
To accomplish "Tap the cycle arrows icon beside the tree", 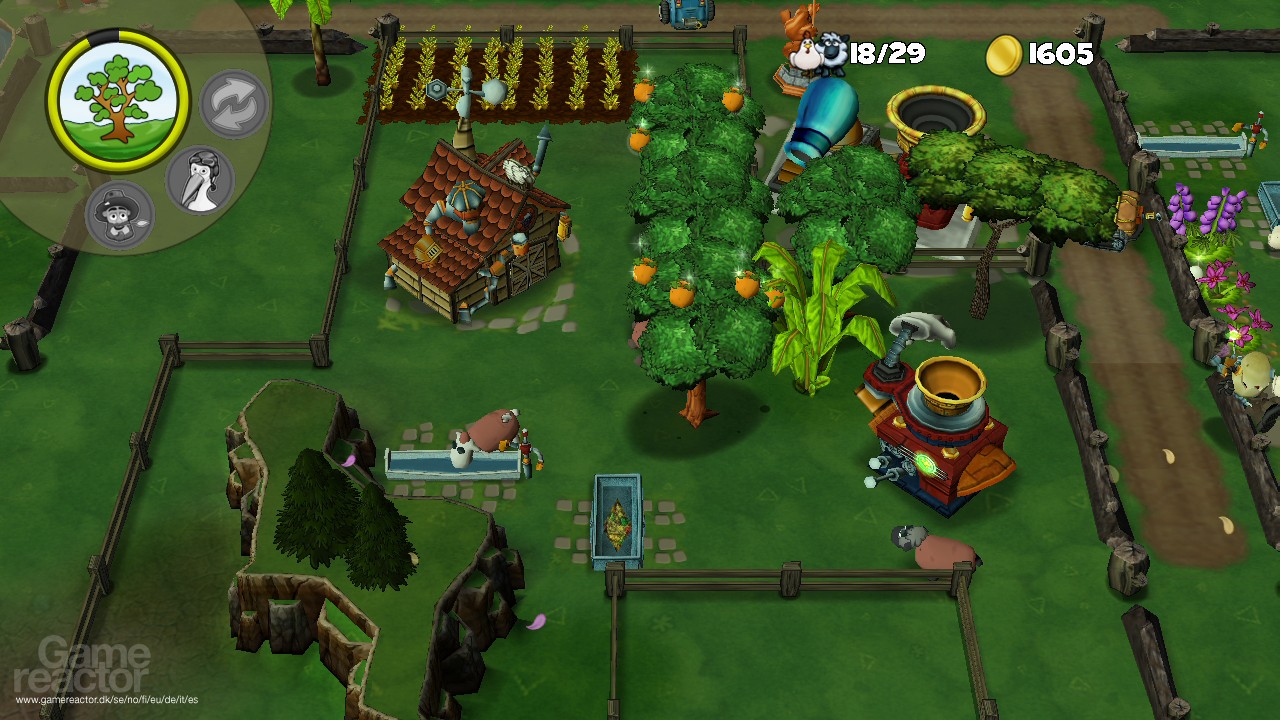I will click(235, 100).
